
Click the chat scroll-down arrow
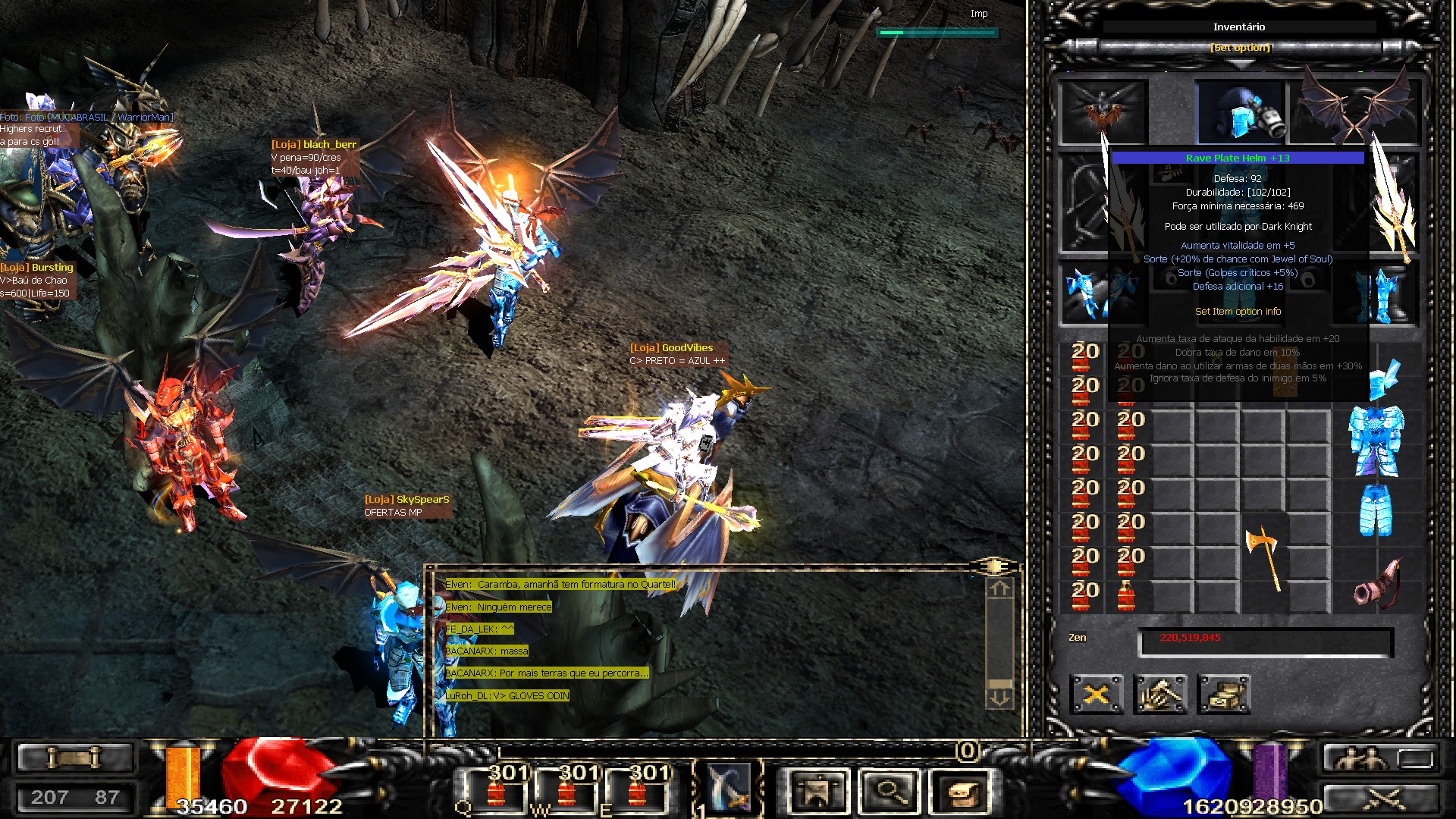click(999, 697)
